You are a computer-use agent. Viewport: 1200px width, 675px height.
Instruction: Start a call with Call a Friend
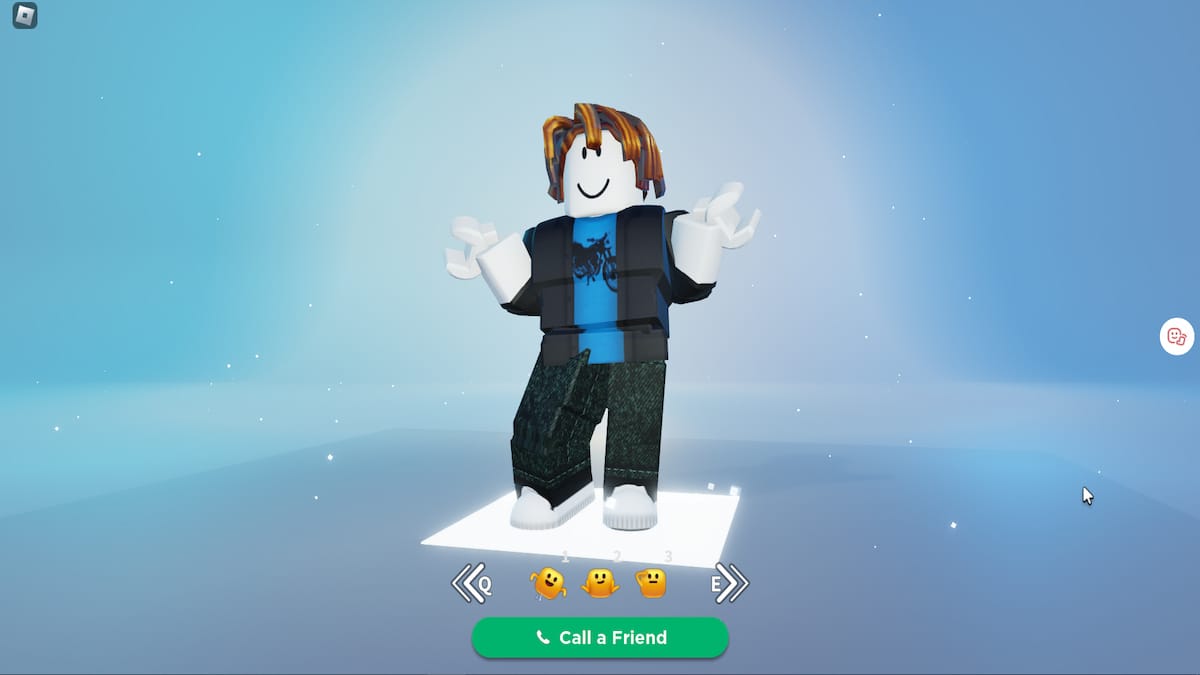click(600, 638)
